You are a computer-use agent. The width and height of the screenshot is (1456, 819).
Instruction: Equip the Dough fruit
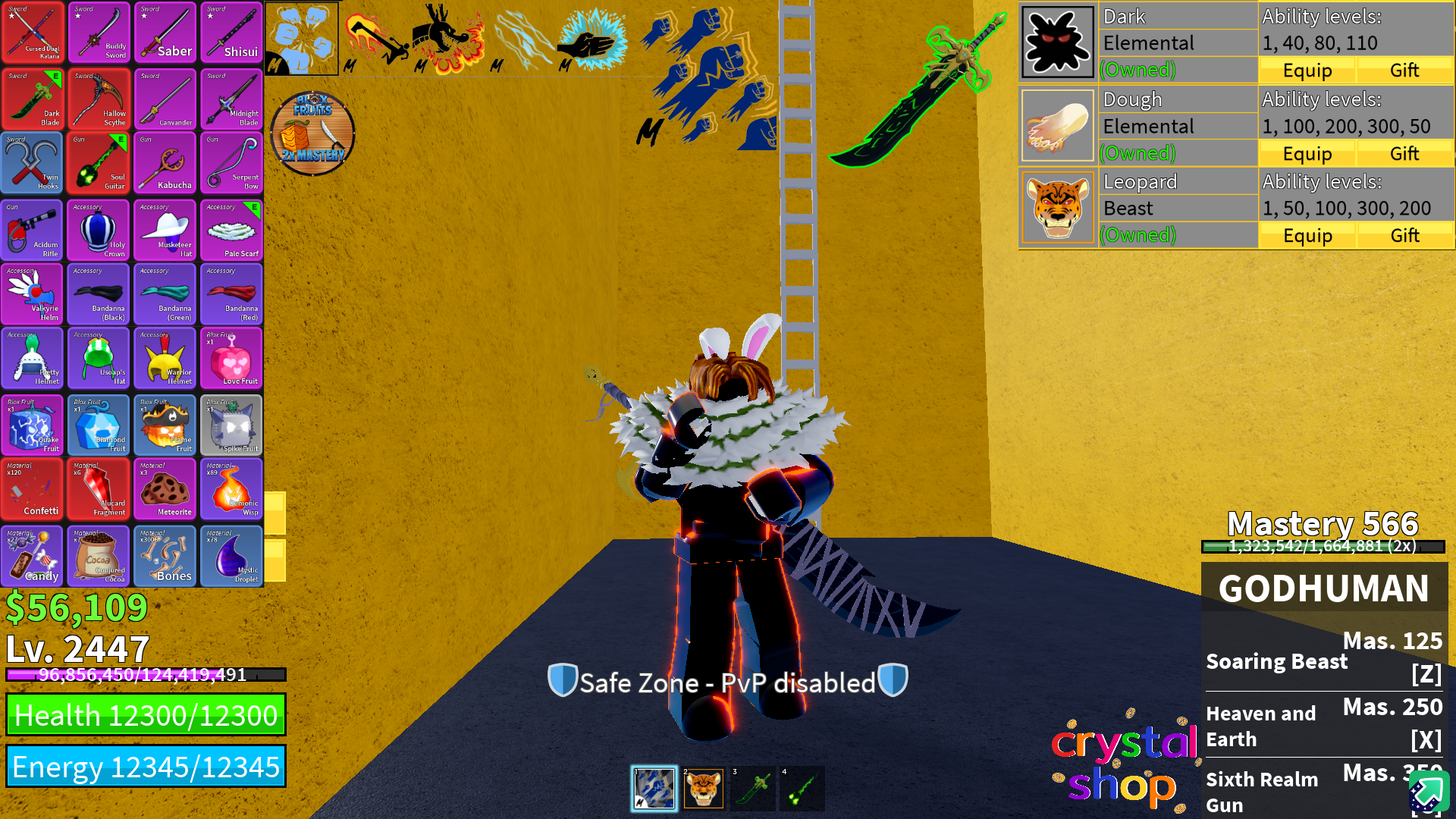(x=1307, y=153)
